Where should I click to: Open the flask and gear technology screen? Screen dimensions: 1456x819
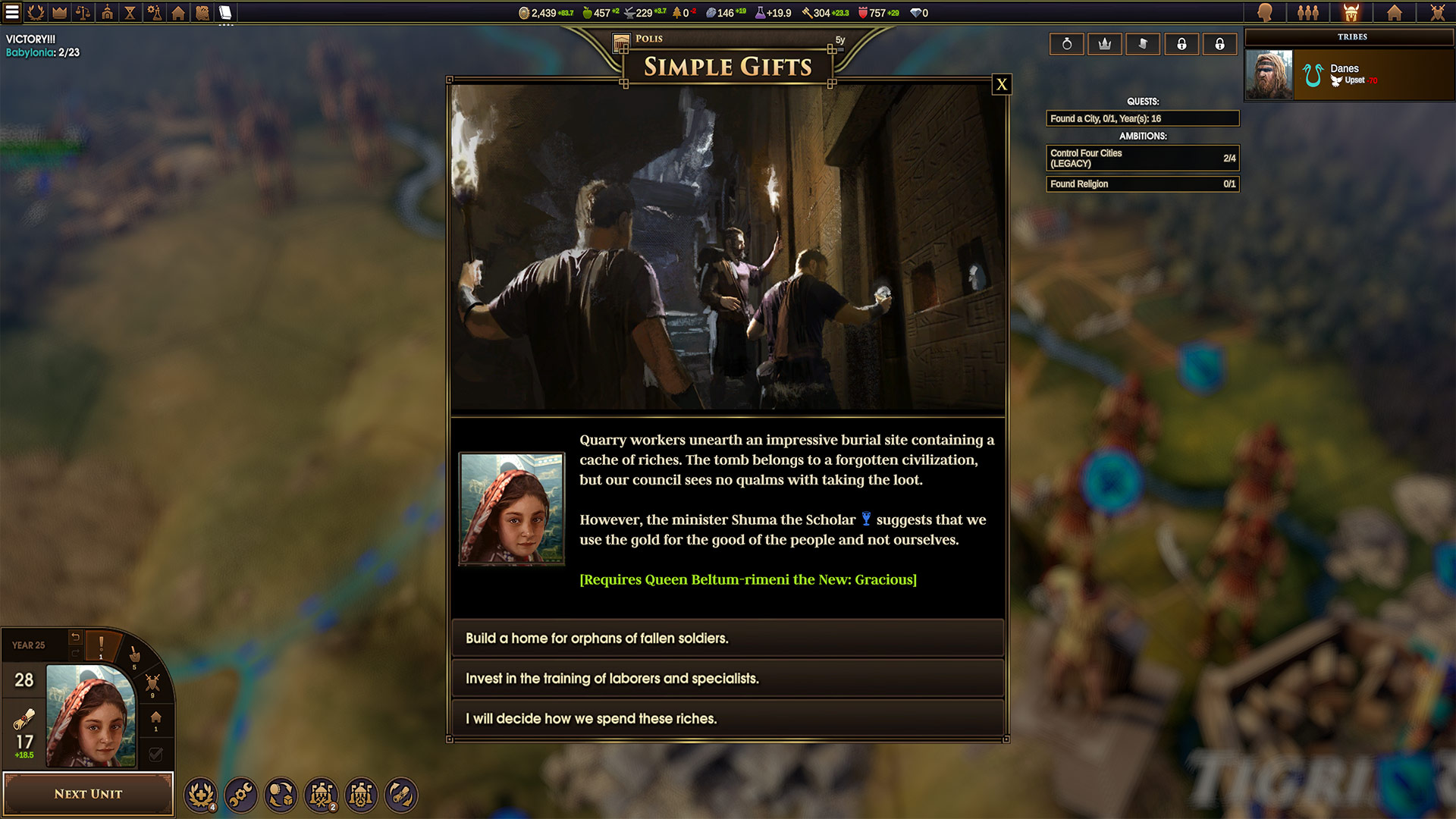154,12
